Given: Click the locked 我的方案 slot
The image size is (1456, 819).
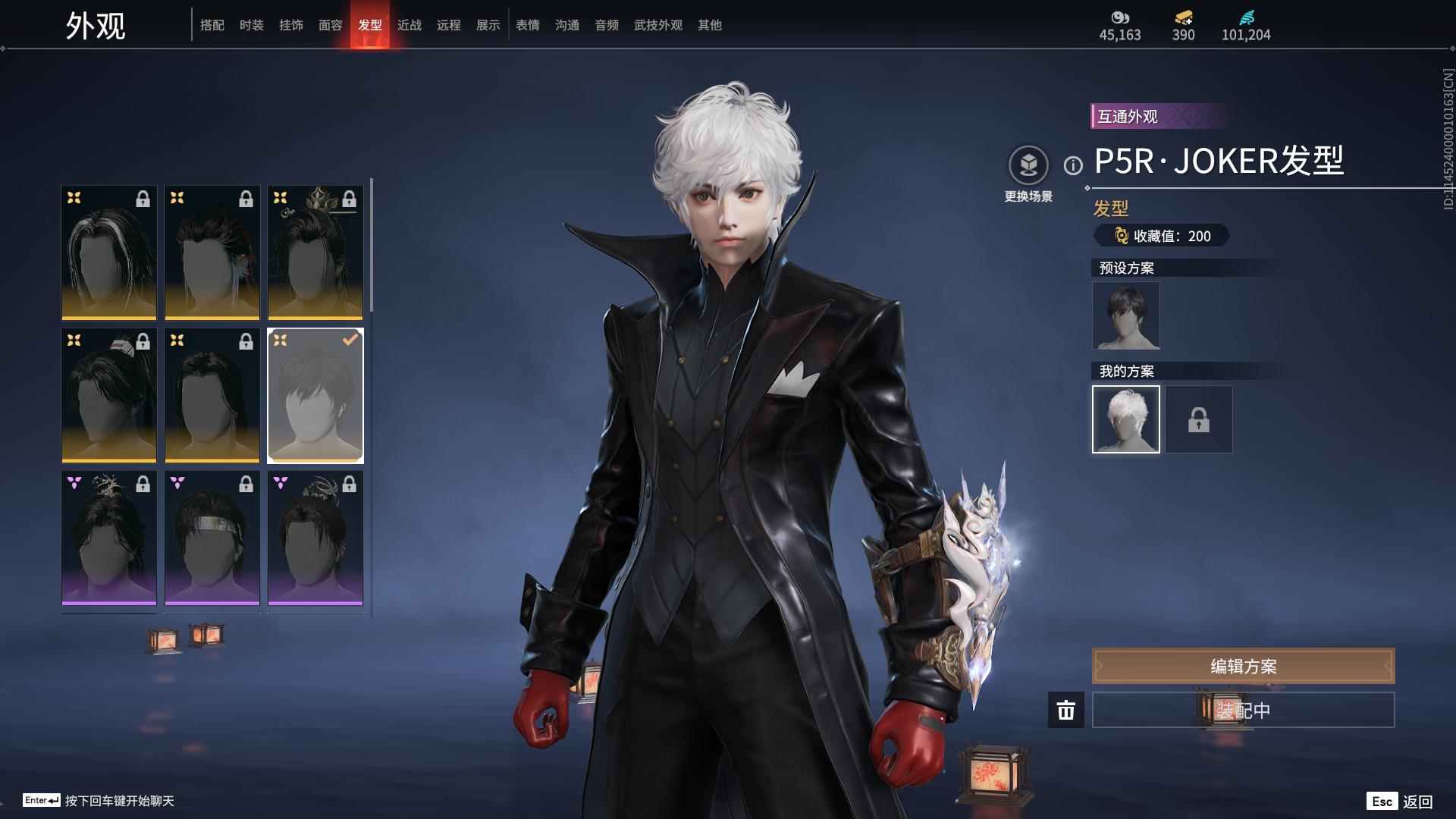Looking at the screenshot, I should tap(1198, 419).
